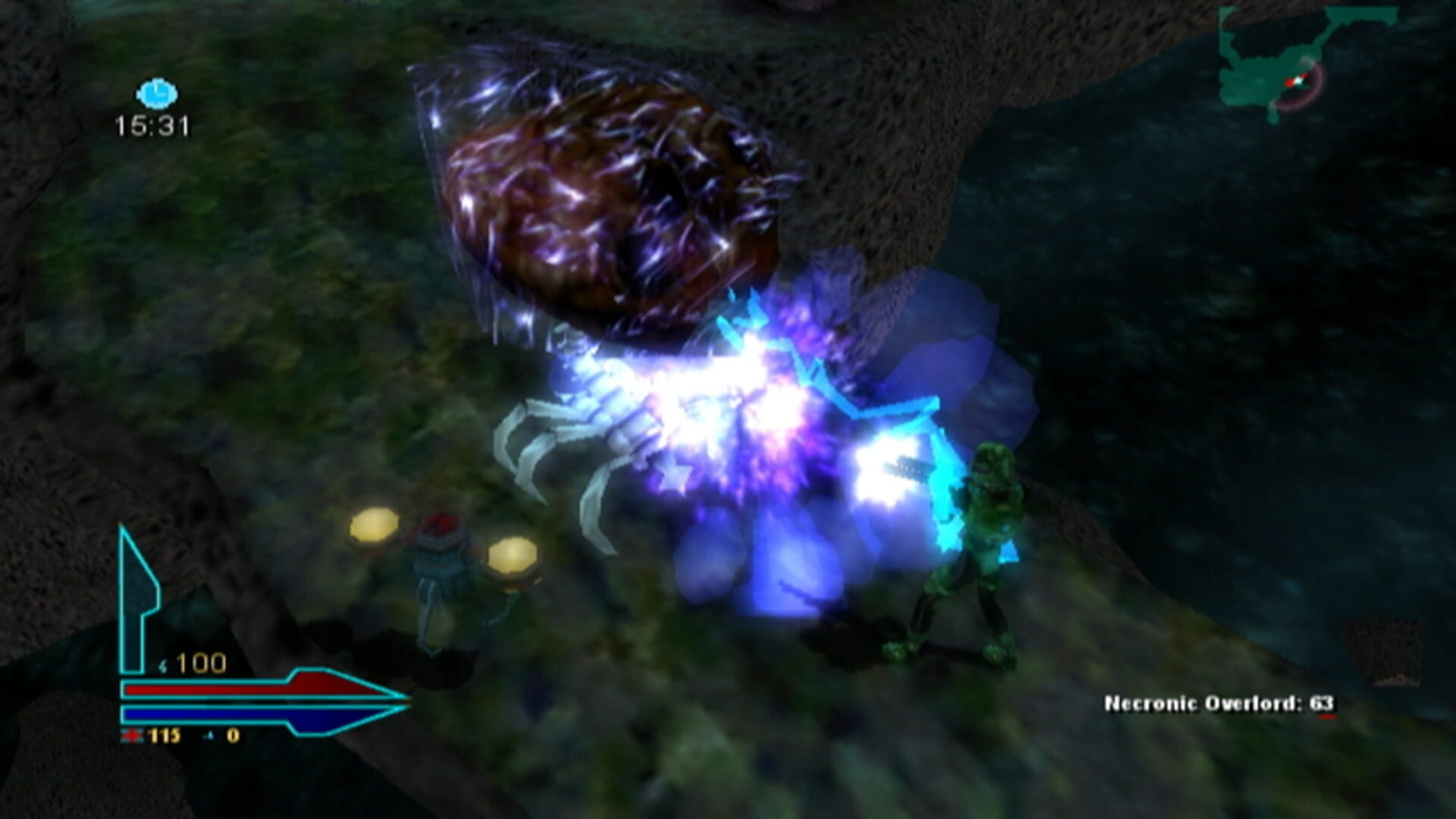Click the grenade counter icon showing 0
The image size is (1456, 819).
[210, 735]
